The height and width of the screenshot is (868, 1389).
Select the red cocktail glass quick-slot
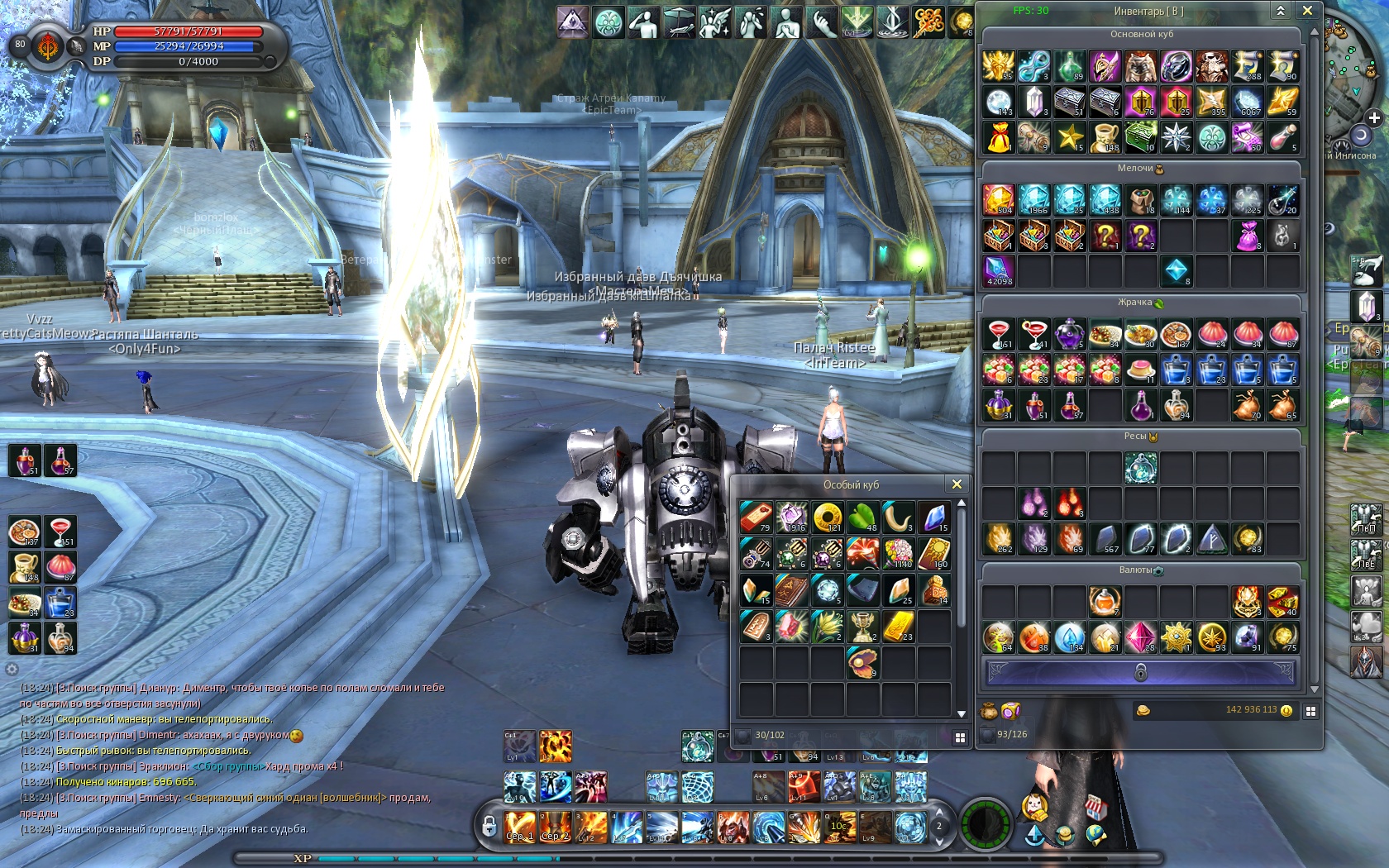tap(60, 532)
